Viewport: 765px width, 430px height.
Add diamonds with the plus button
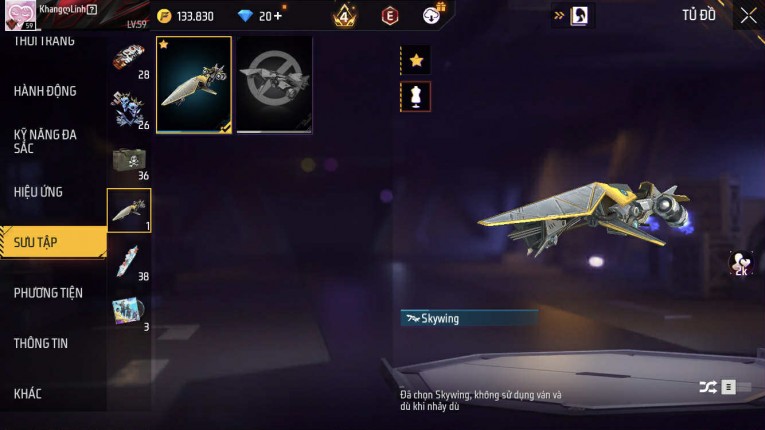[x=277, y=16]
